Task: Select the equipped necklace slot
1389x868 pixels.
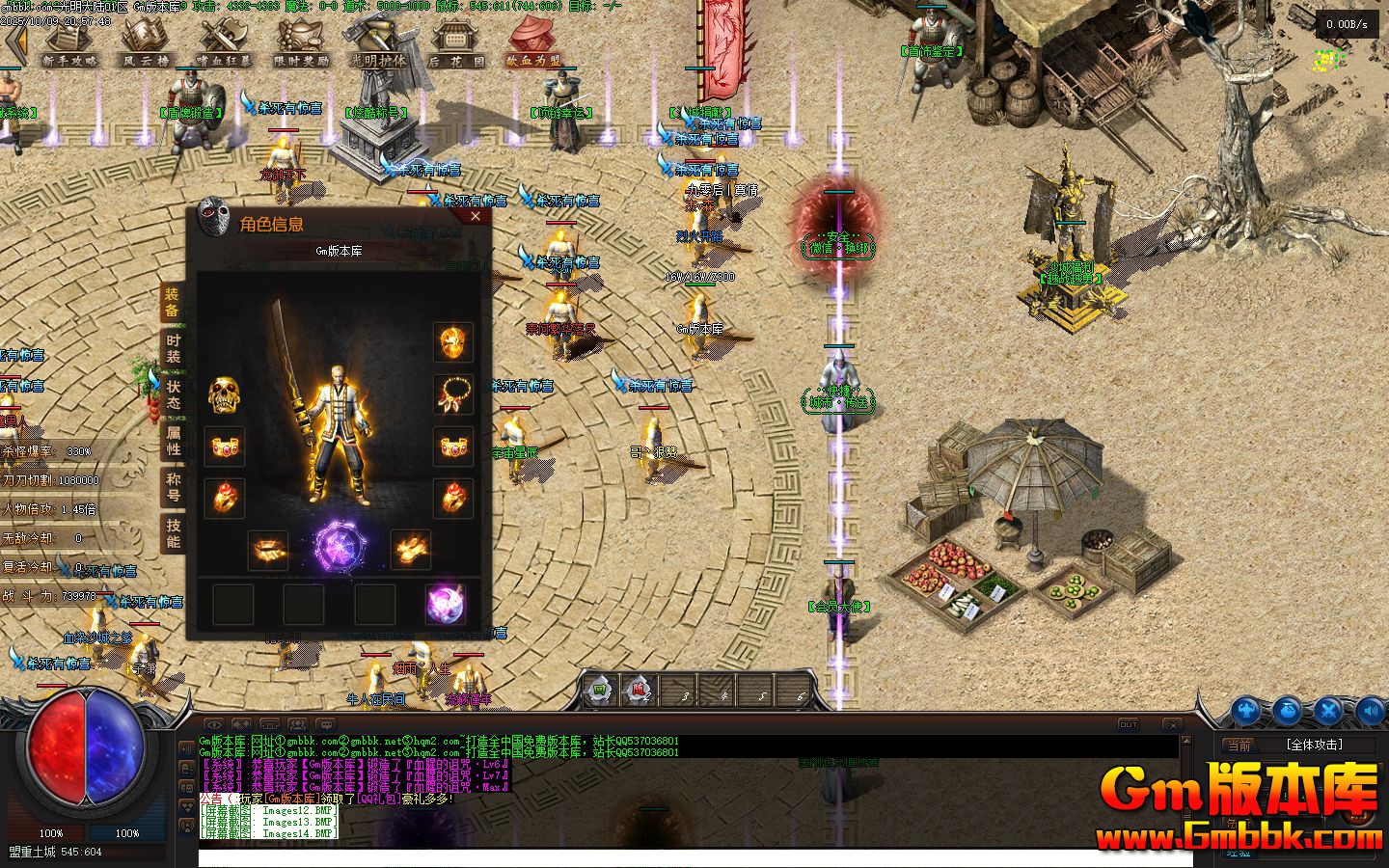Action: click(x=452, y=393)
